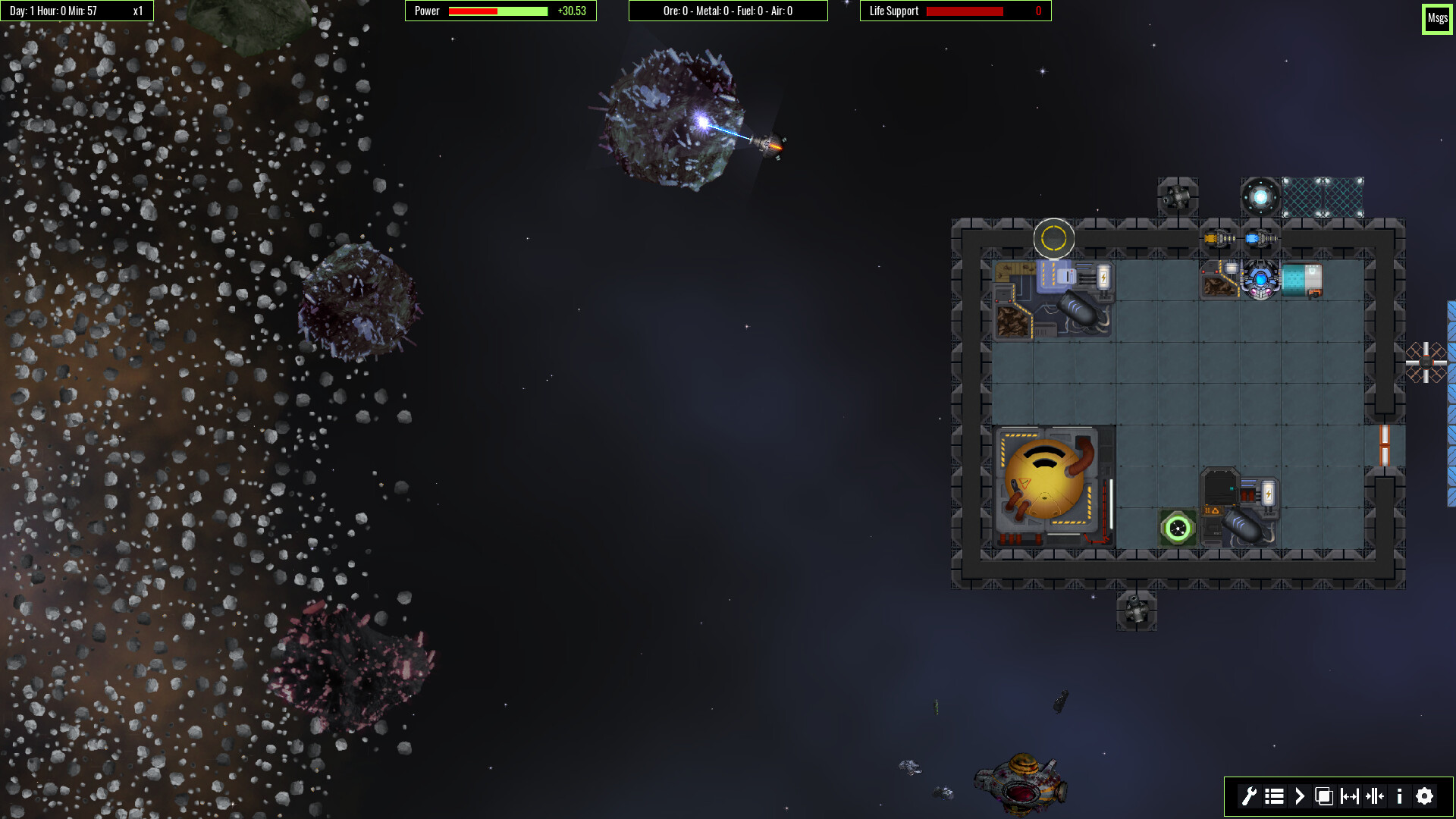The width and height of the screenshot is (1456, 819).
Task: Click the collapse-width zoom icon
Action: pyautogui.click(x=1374, y=797)
